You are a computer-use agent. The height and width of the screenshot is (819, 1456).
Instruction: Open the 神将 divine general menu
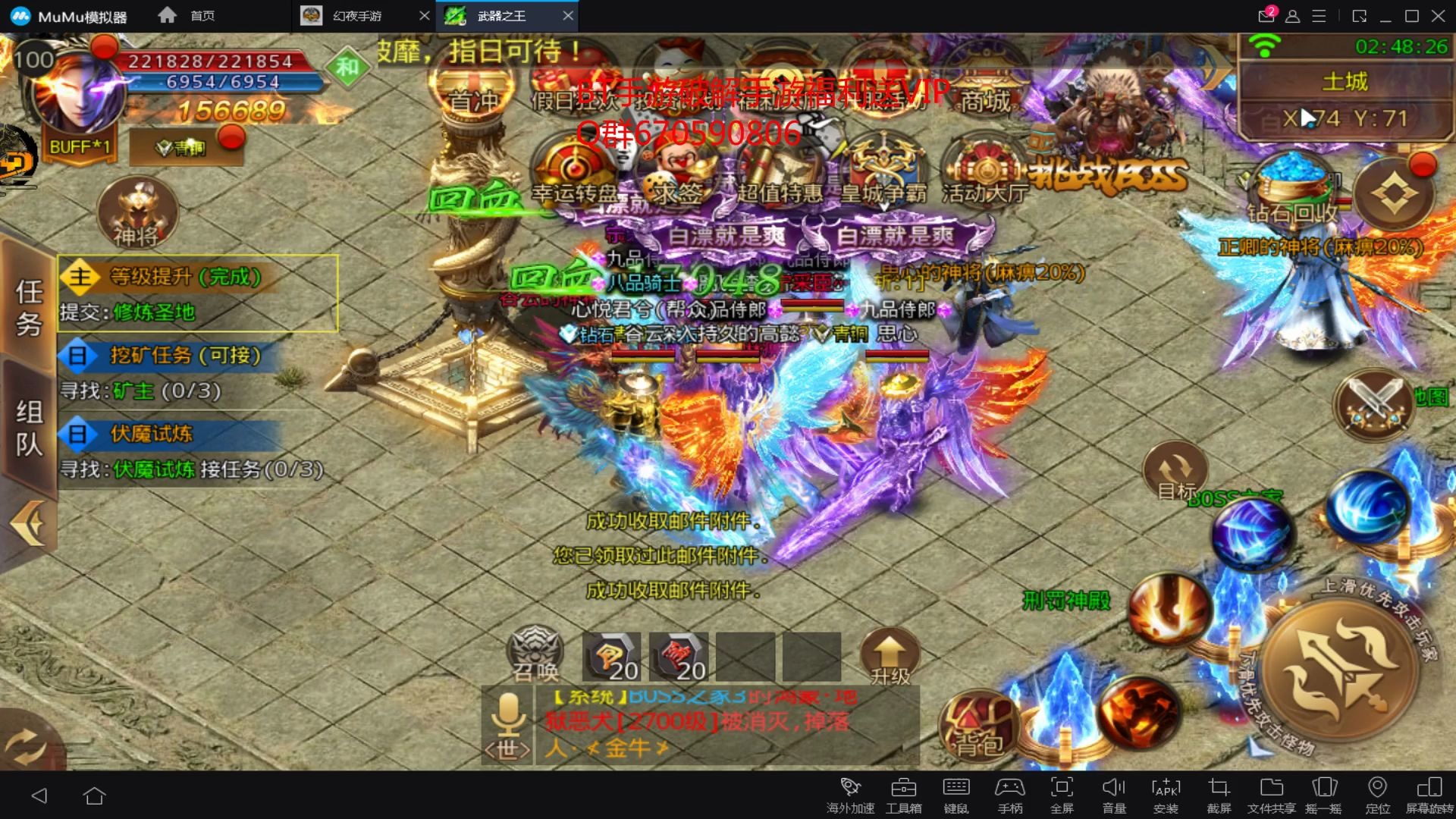[x=137, y=213]
